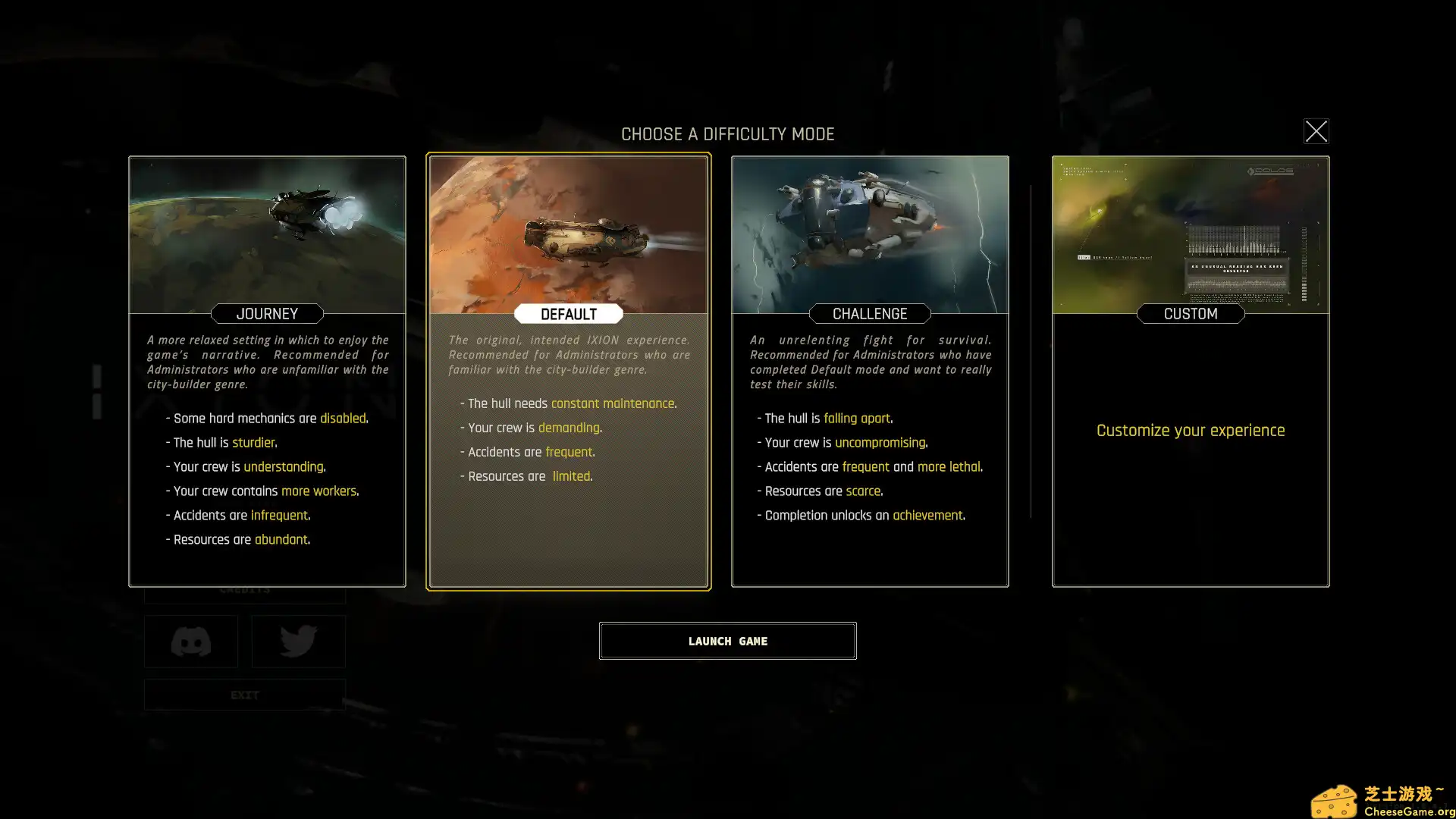Viewport: 1456px width, 819px height.
Task: Pick the Challenge difficulty card
Action: click(870, 371)
